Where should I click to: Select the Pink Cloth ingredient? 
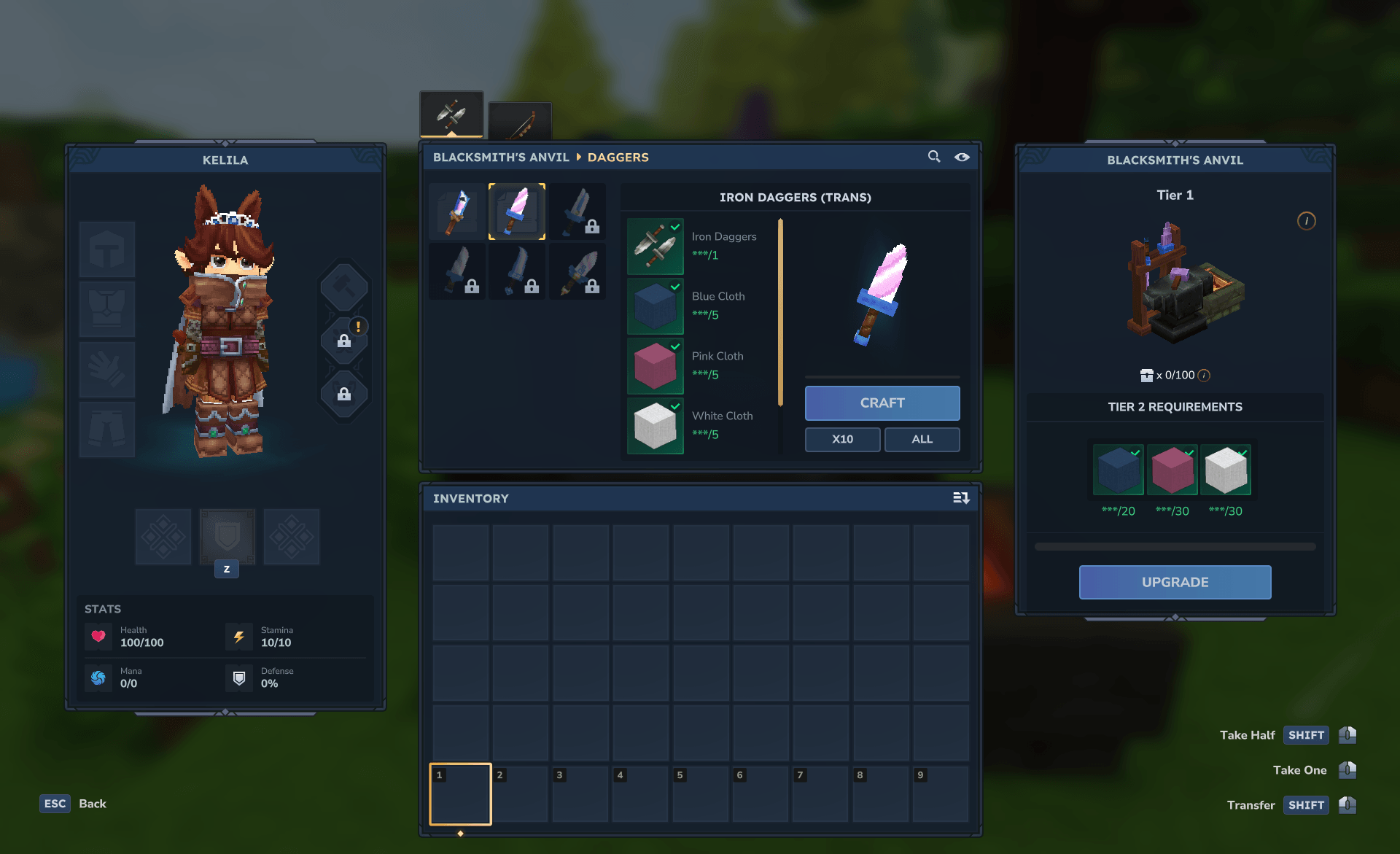tap(656, 366)
